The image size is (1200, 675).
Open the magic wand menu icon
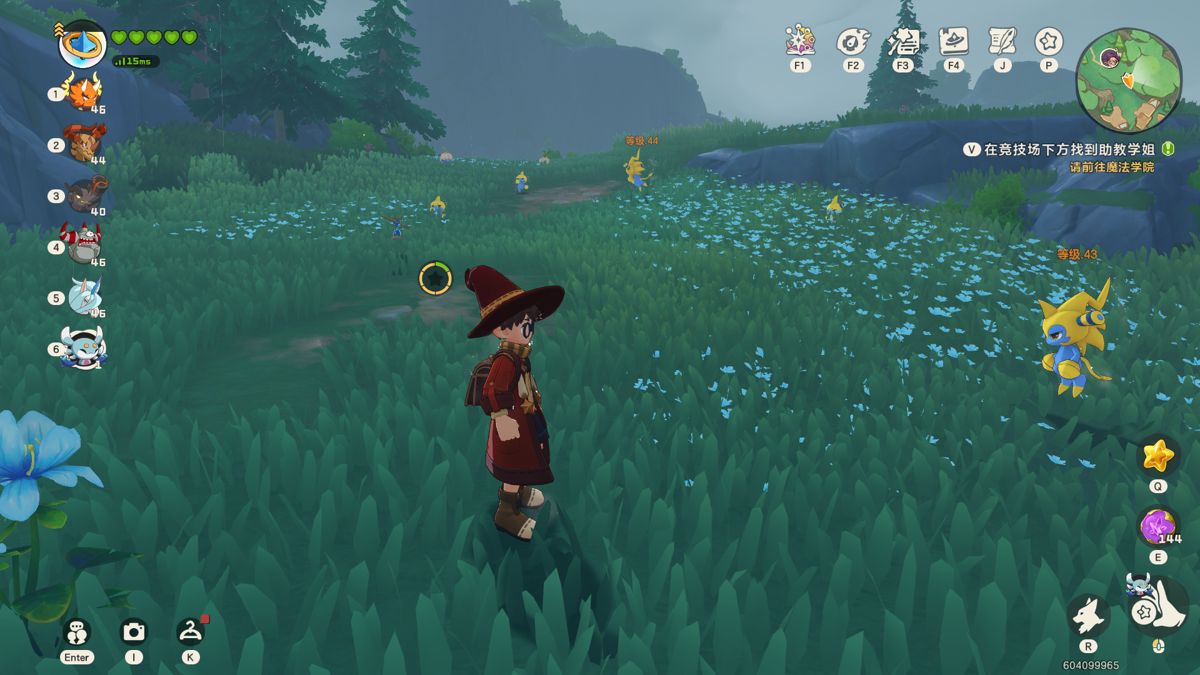click(x=903, y=41)
